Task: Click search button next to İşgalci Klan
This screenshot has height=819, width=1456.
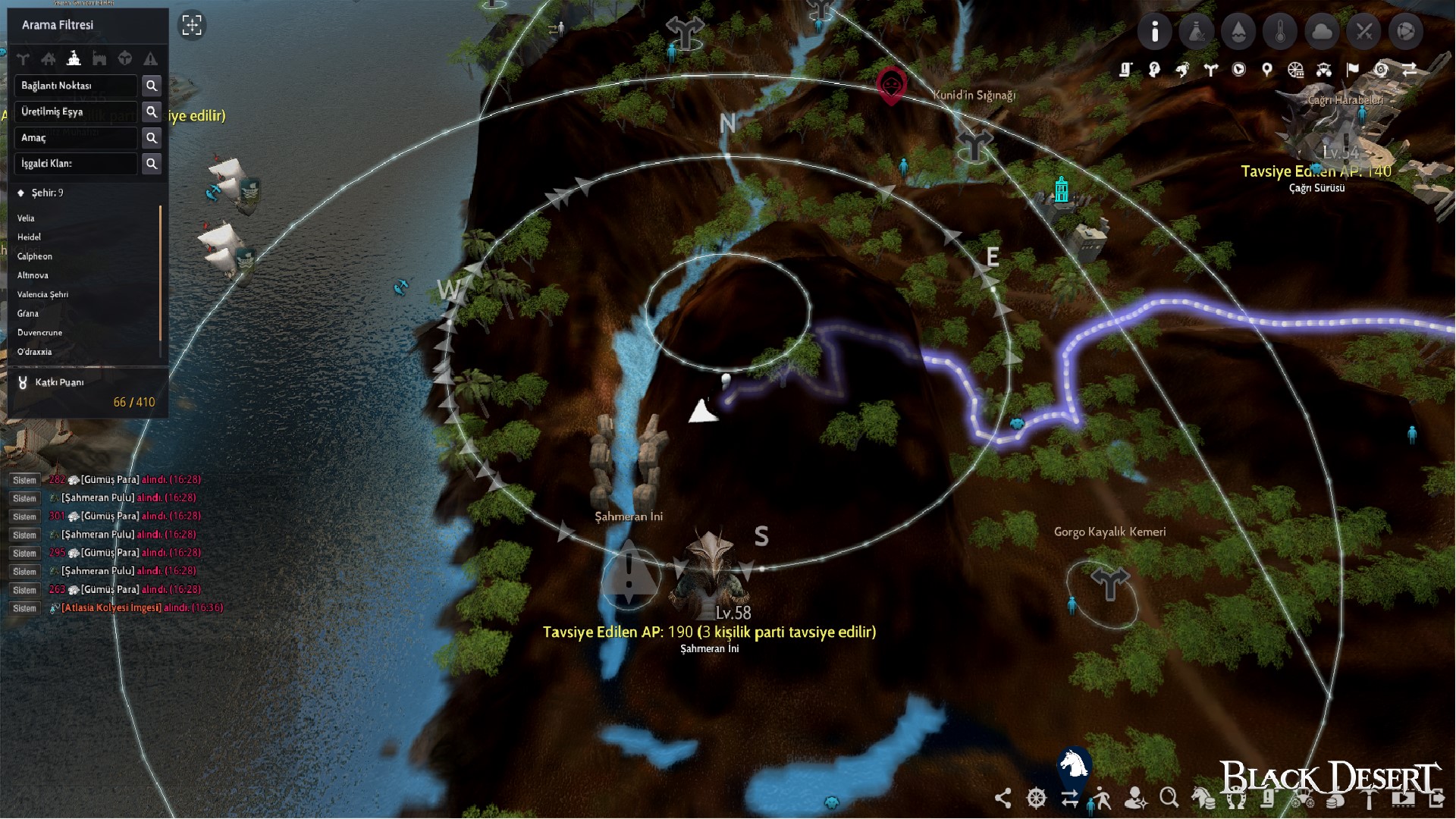Action: 152,164
